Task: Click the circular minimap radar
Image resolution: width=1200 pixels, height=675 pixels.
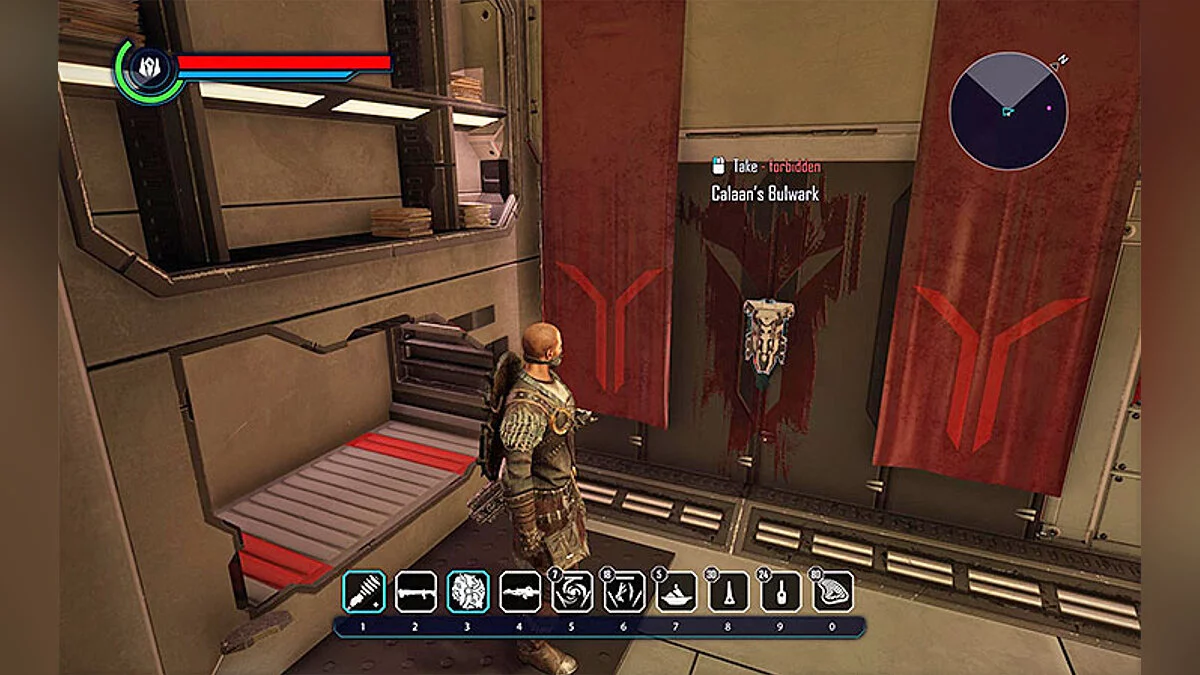Action: [1008, 111]
